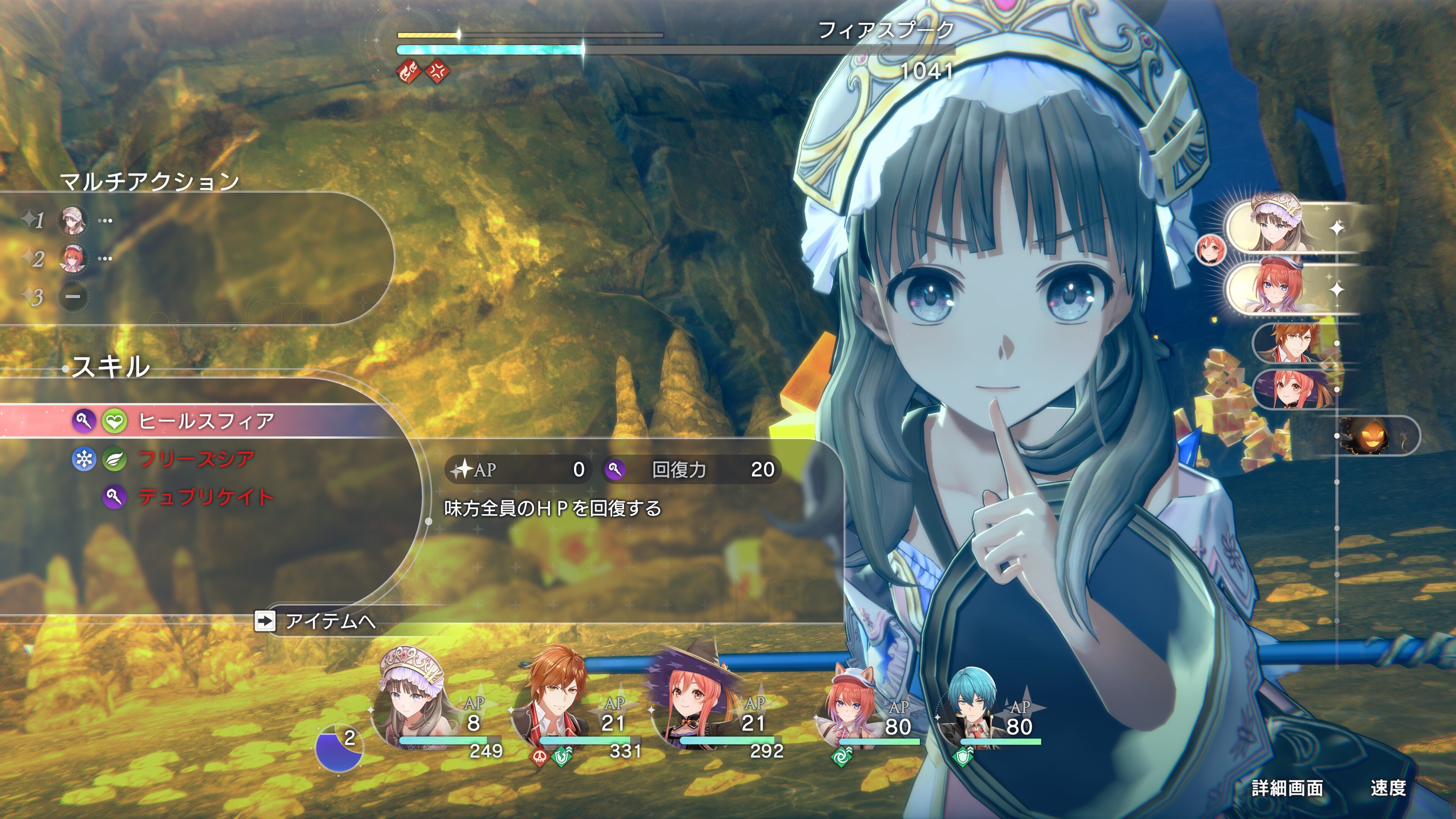The width and height of the screenshot is (1456, 819).
Task: Click the empty third multi-action slot
Action: point(74,296)
